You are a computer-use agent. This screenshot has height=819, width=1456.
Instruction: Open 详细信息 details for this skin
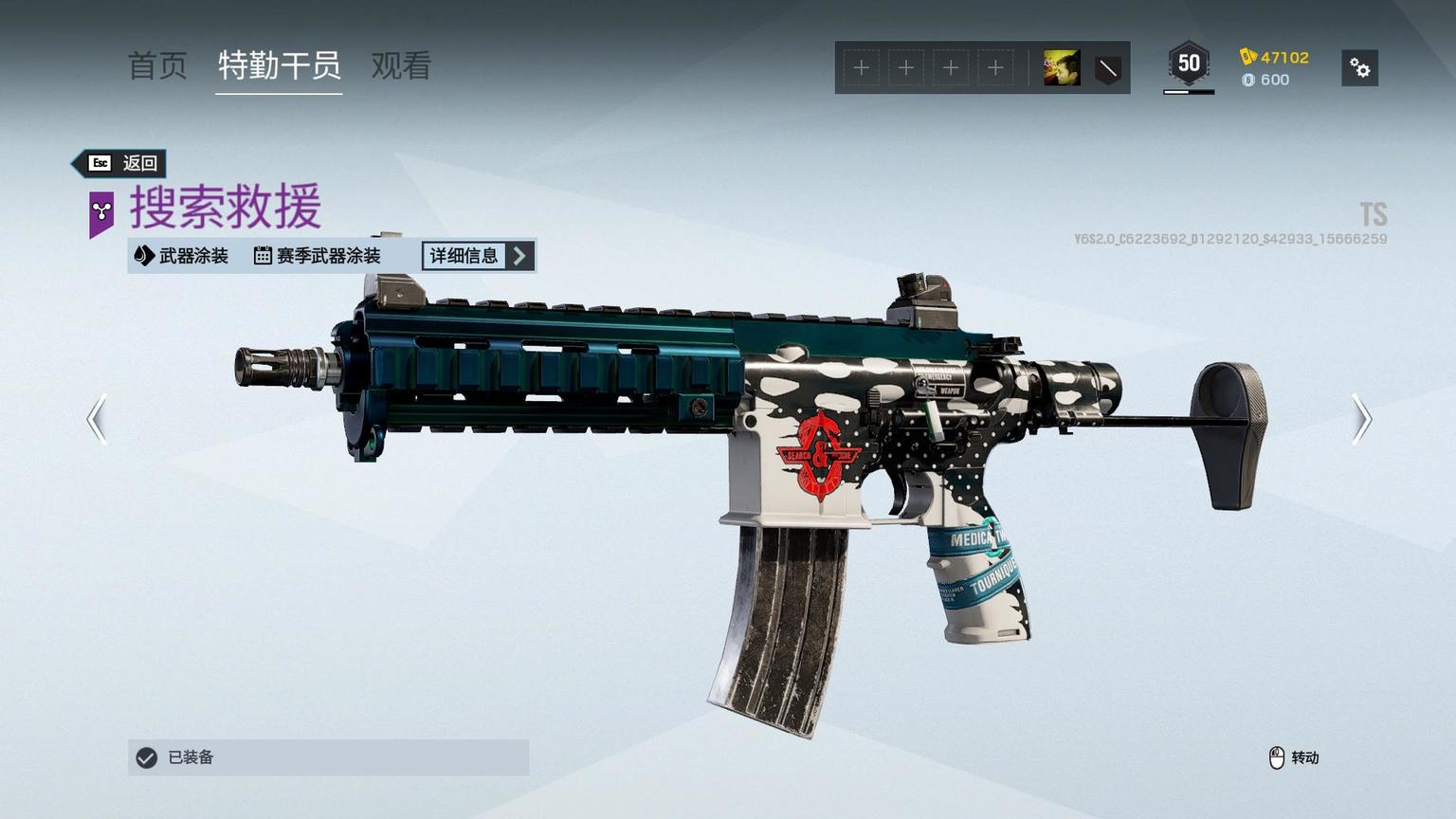click(478, 256)
